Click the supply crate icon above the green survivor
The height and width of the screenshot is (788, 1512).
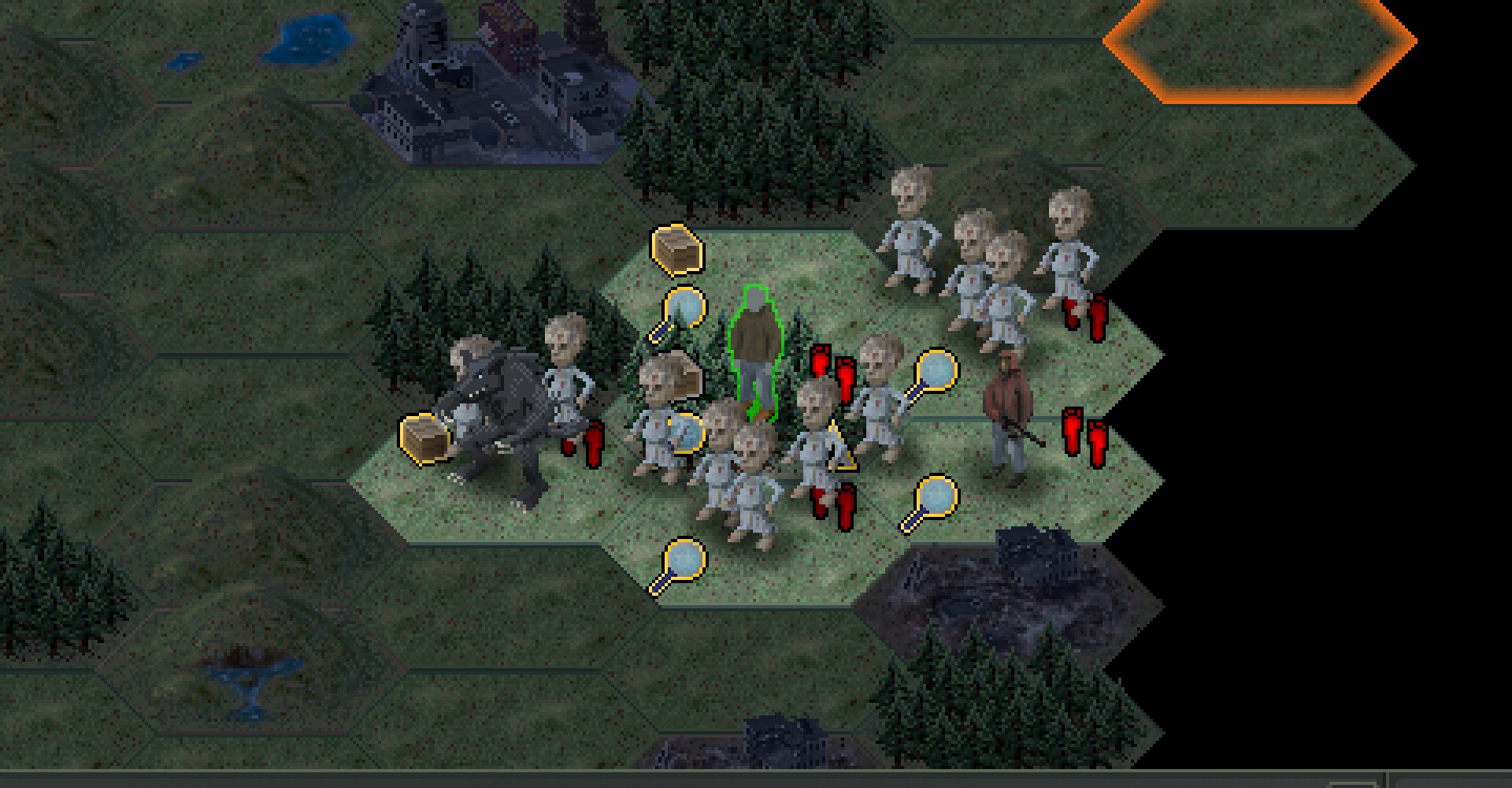click(x=676, y=248)
